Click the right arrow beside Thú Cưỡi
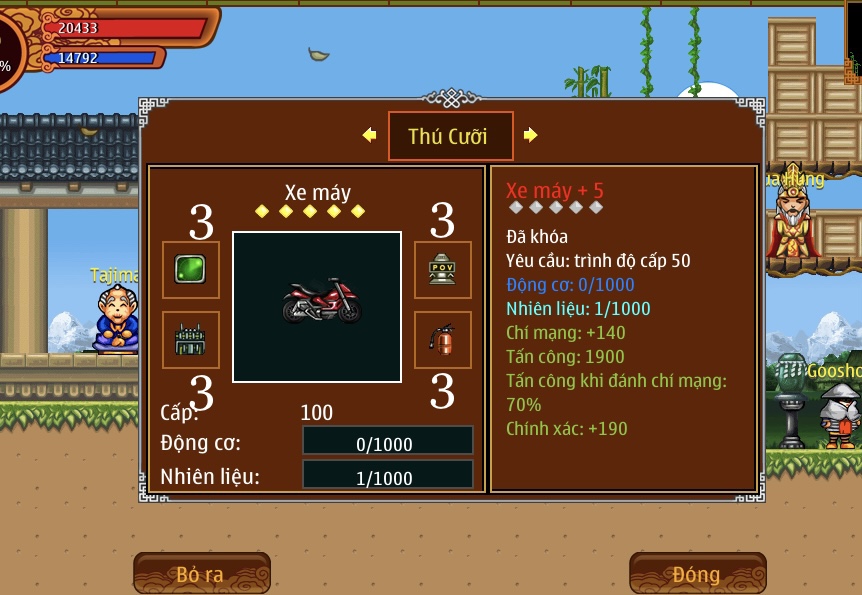This screenshot has width=862, height=595. pyautogui.click(x=531, y=135)
